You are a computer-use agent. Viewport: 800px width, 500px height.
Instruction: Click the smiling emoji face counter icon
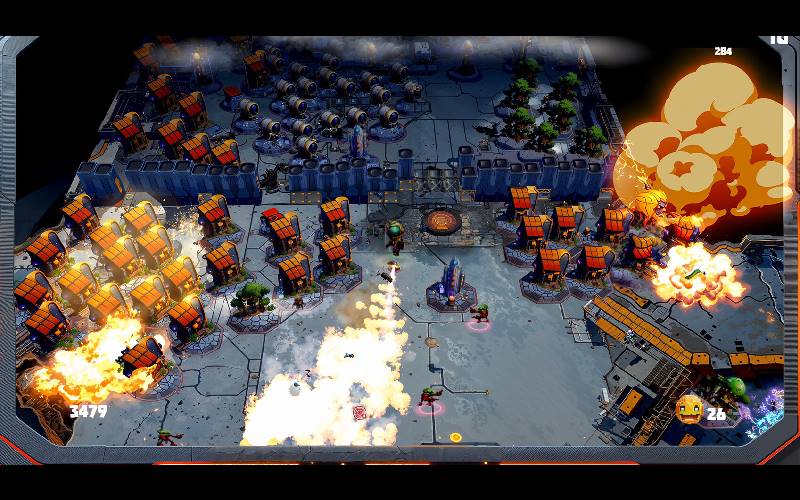click(688, 408)
